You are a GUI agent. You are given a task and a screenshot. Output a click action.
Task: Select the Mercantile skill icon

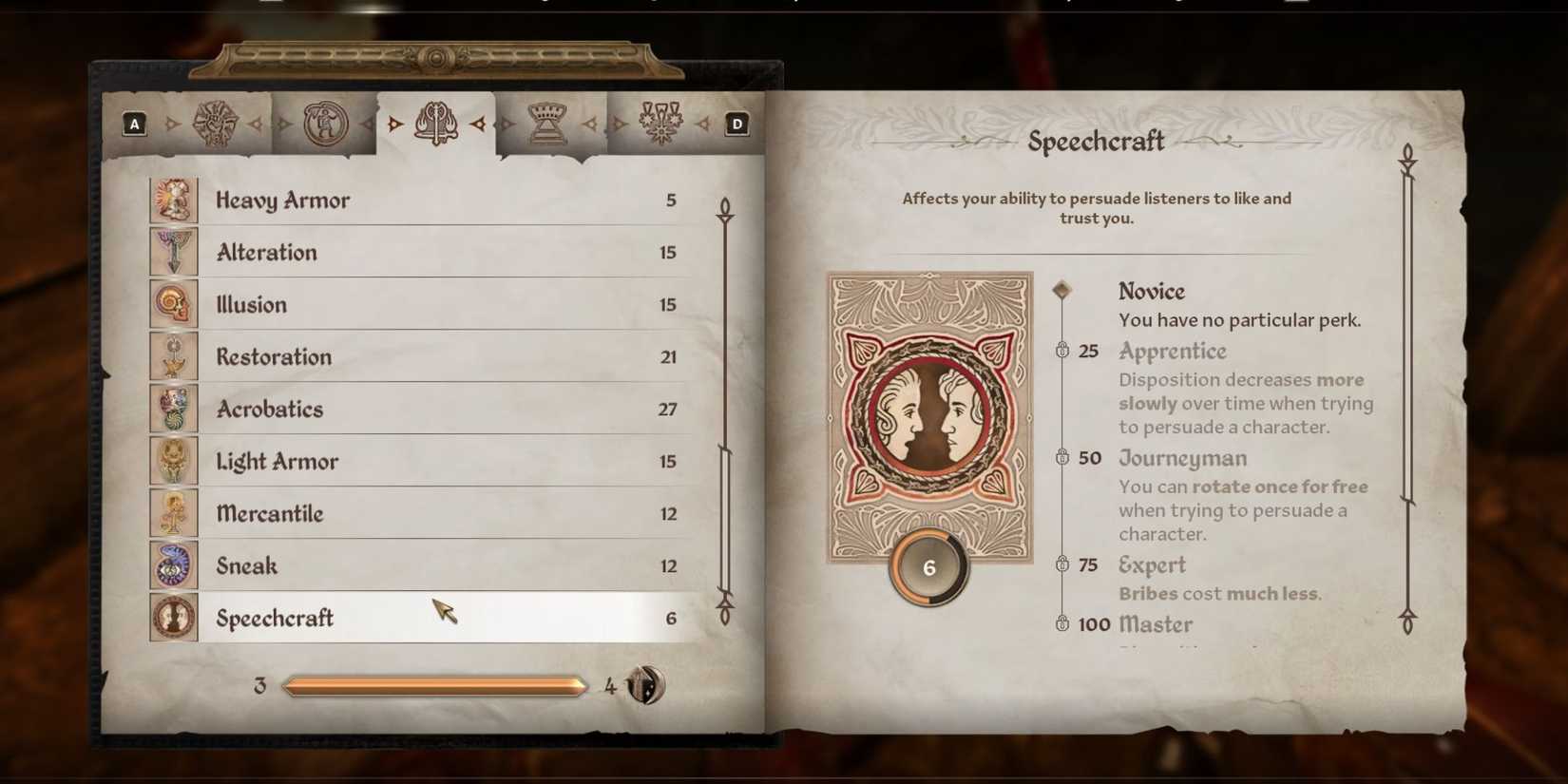pyautogui.click(x=174, y=513)
